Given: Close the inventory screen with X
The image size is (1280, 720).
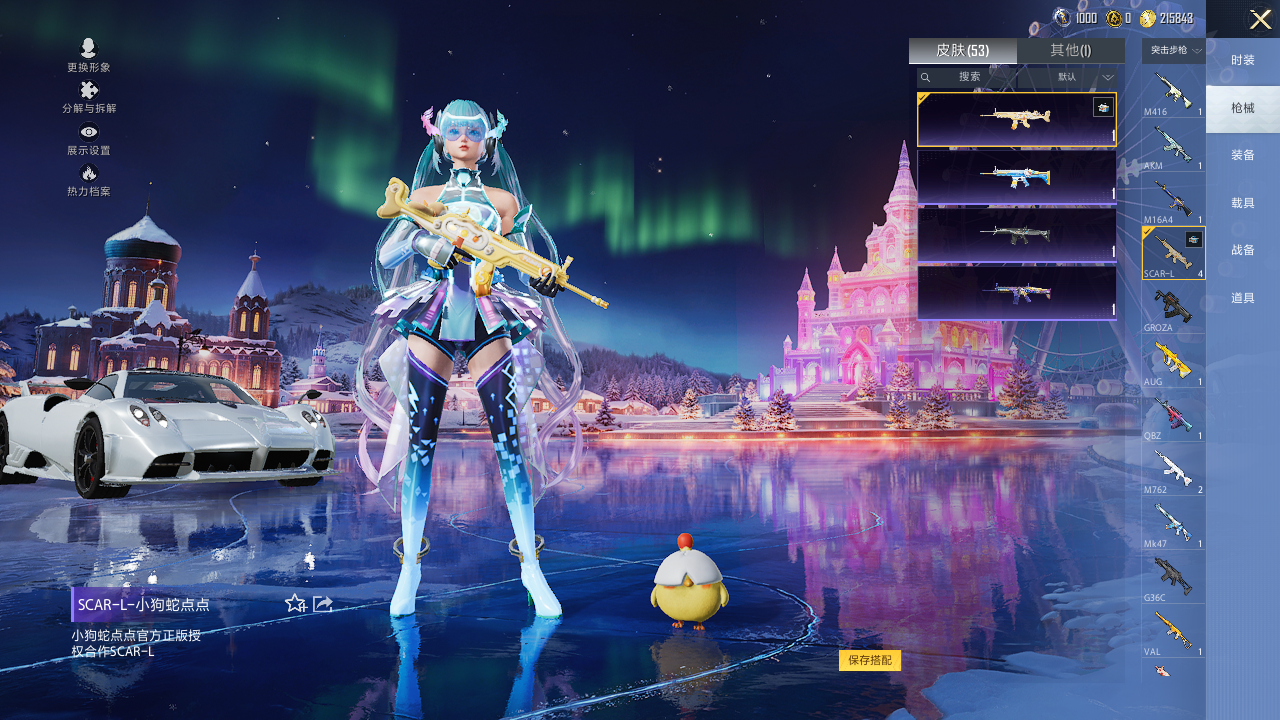Looking at the screenshot, I should (1260, 19).
